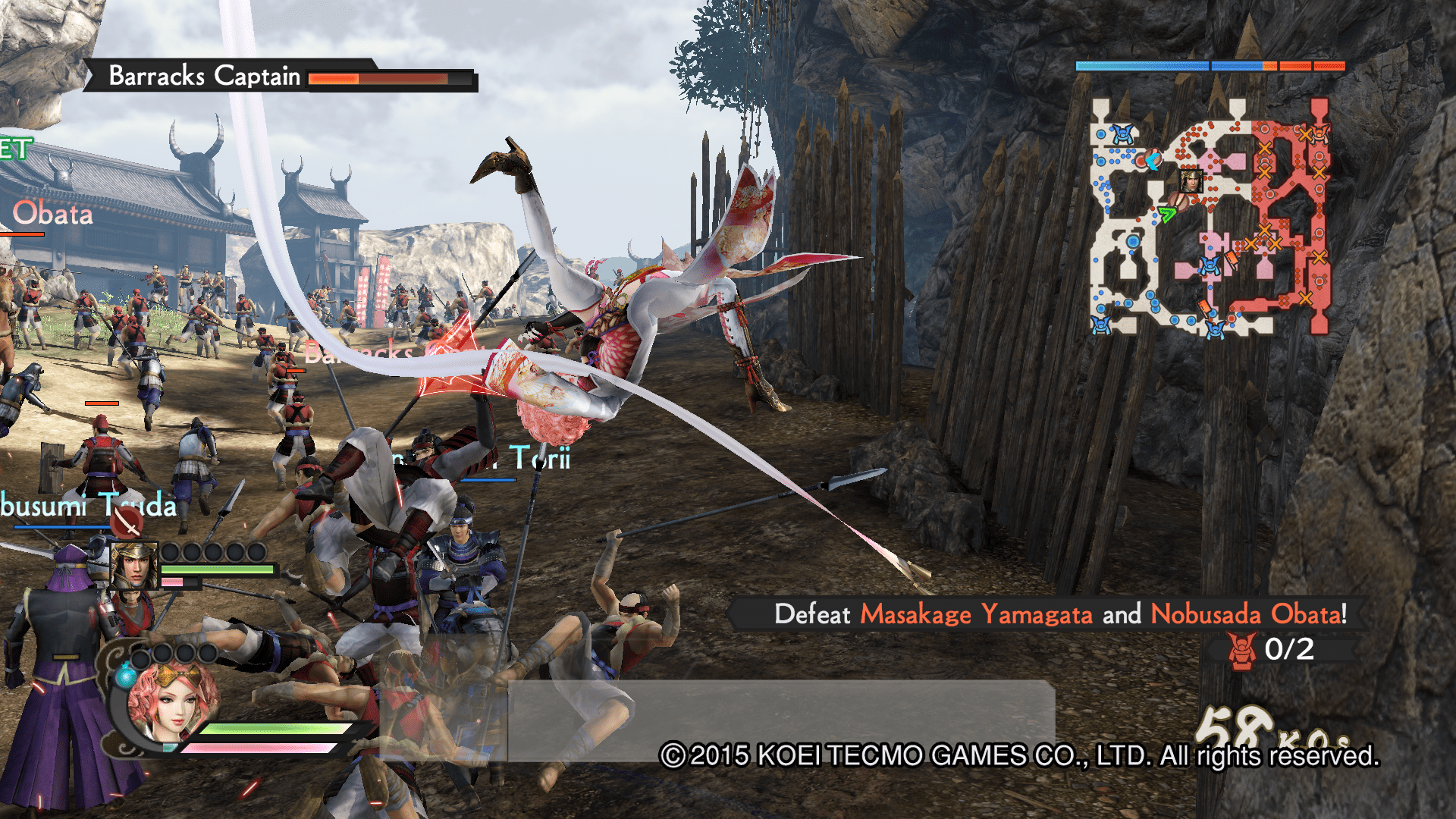
Task: Click the red helmet objective counter icon
Action: pos(1241,651)
